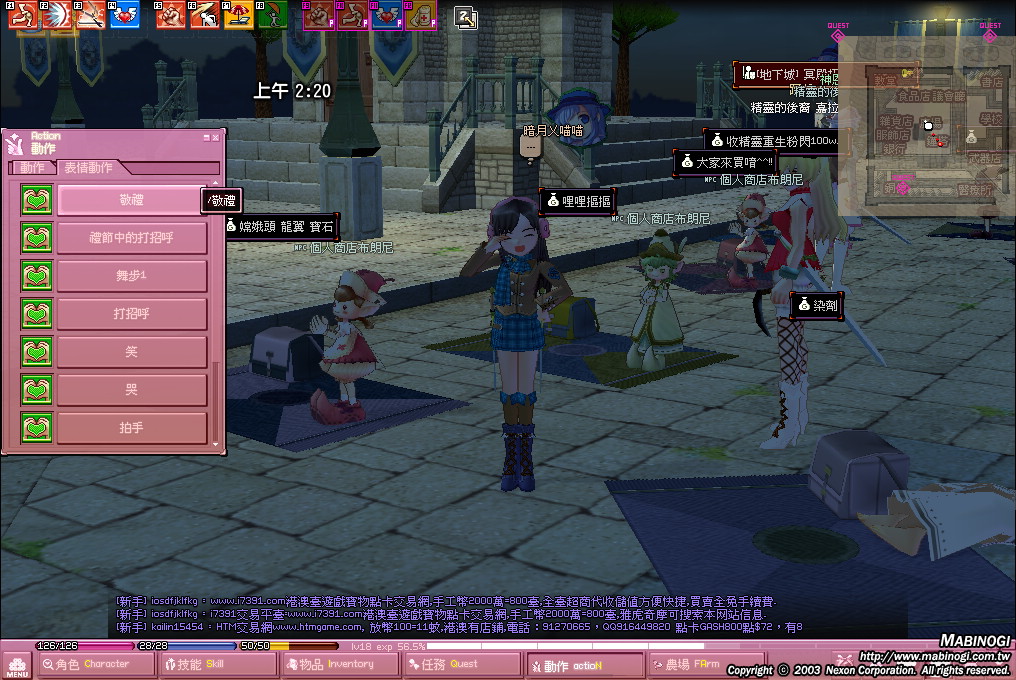Close the Action window
1016x680 pixels.
pyautogui.click(x=218, y=138)
